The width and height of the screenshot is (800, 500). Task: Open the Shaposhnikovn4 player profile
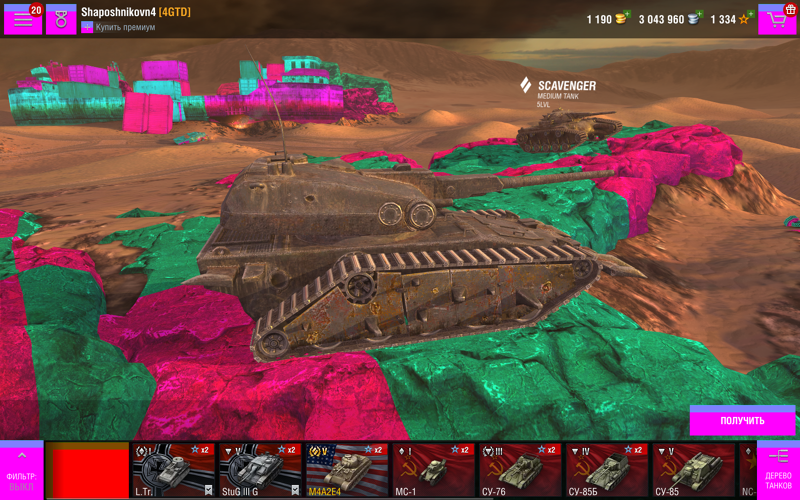pos(135,11)
